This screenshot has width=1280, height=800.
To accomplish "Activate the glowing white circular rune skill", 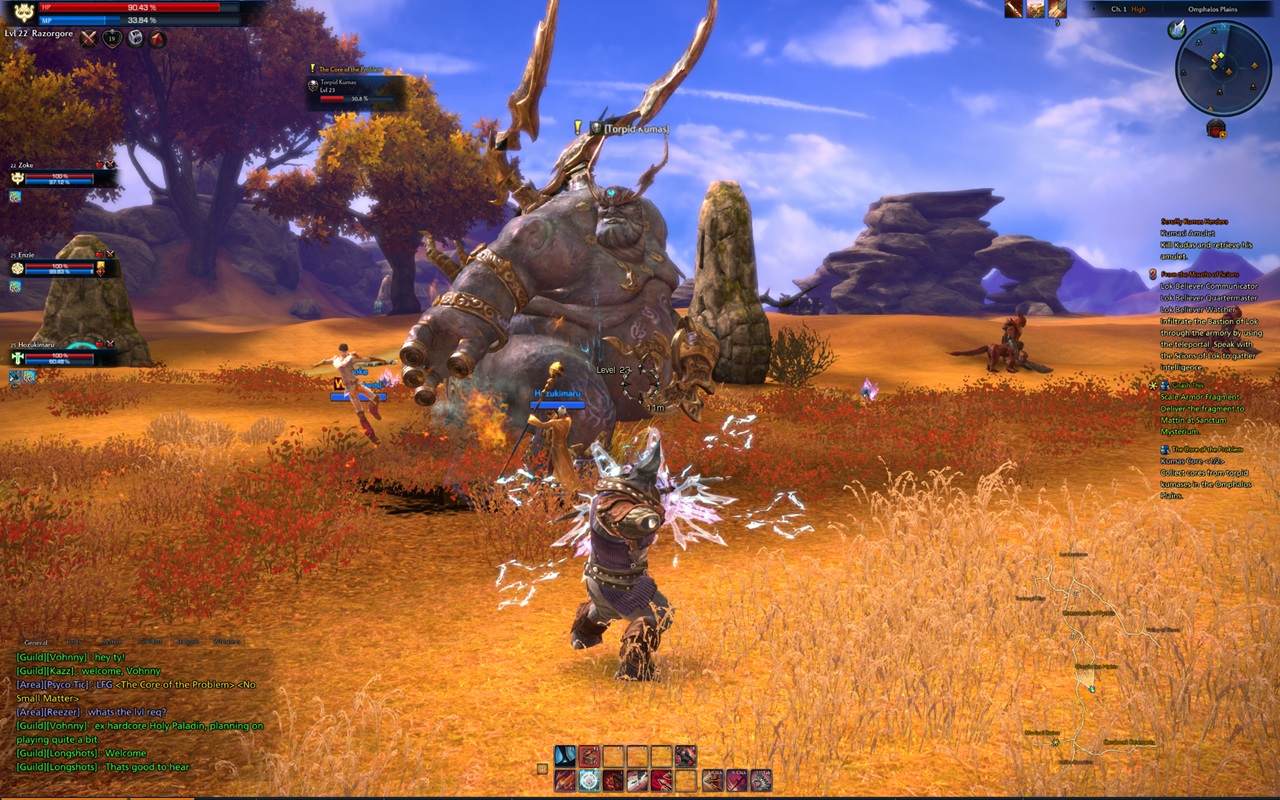I will tap(589, 781).
